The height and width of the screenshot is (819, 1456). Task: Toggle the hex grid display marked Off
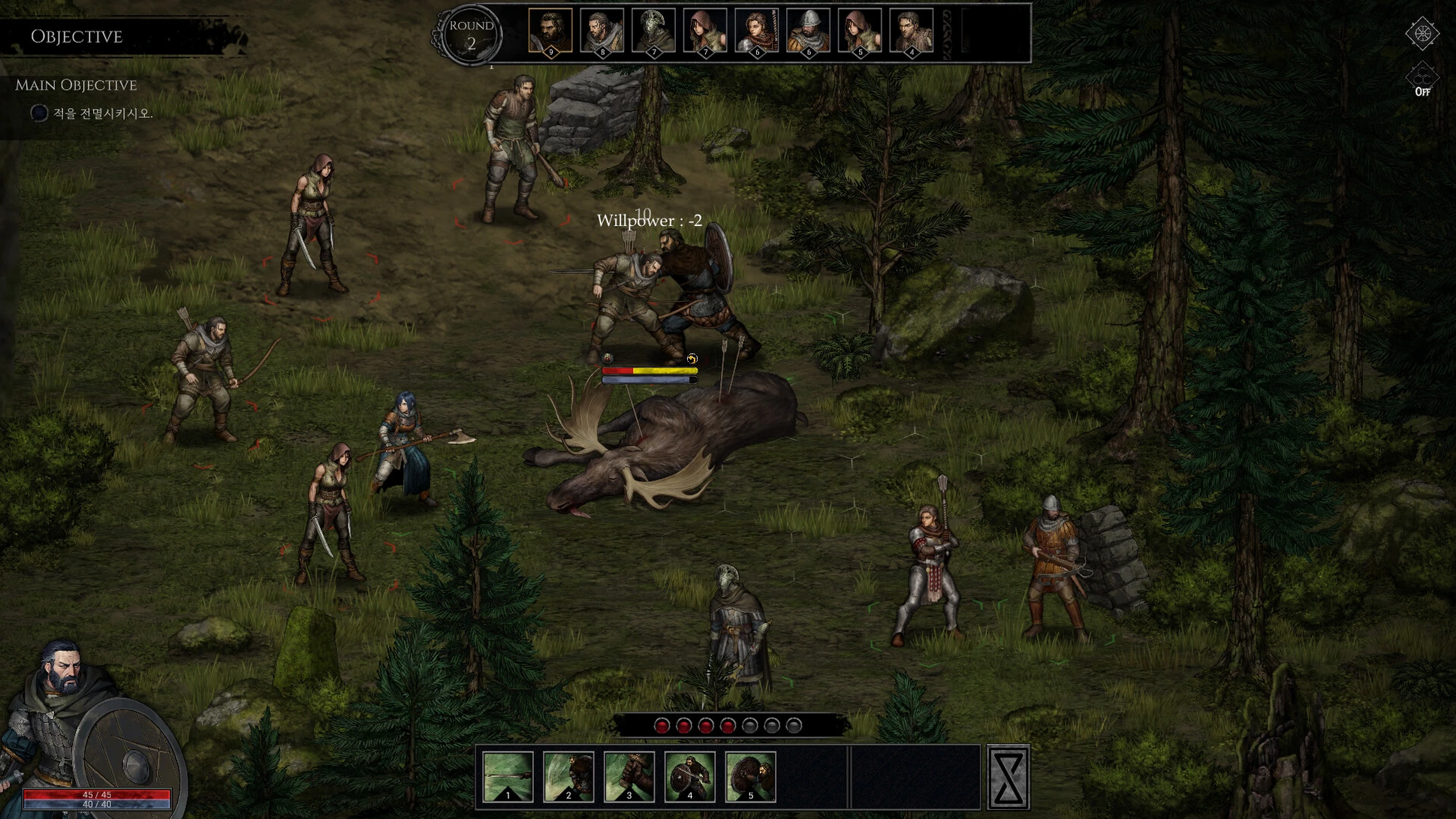(1421, 80)
